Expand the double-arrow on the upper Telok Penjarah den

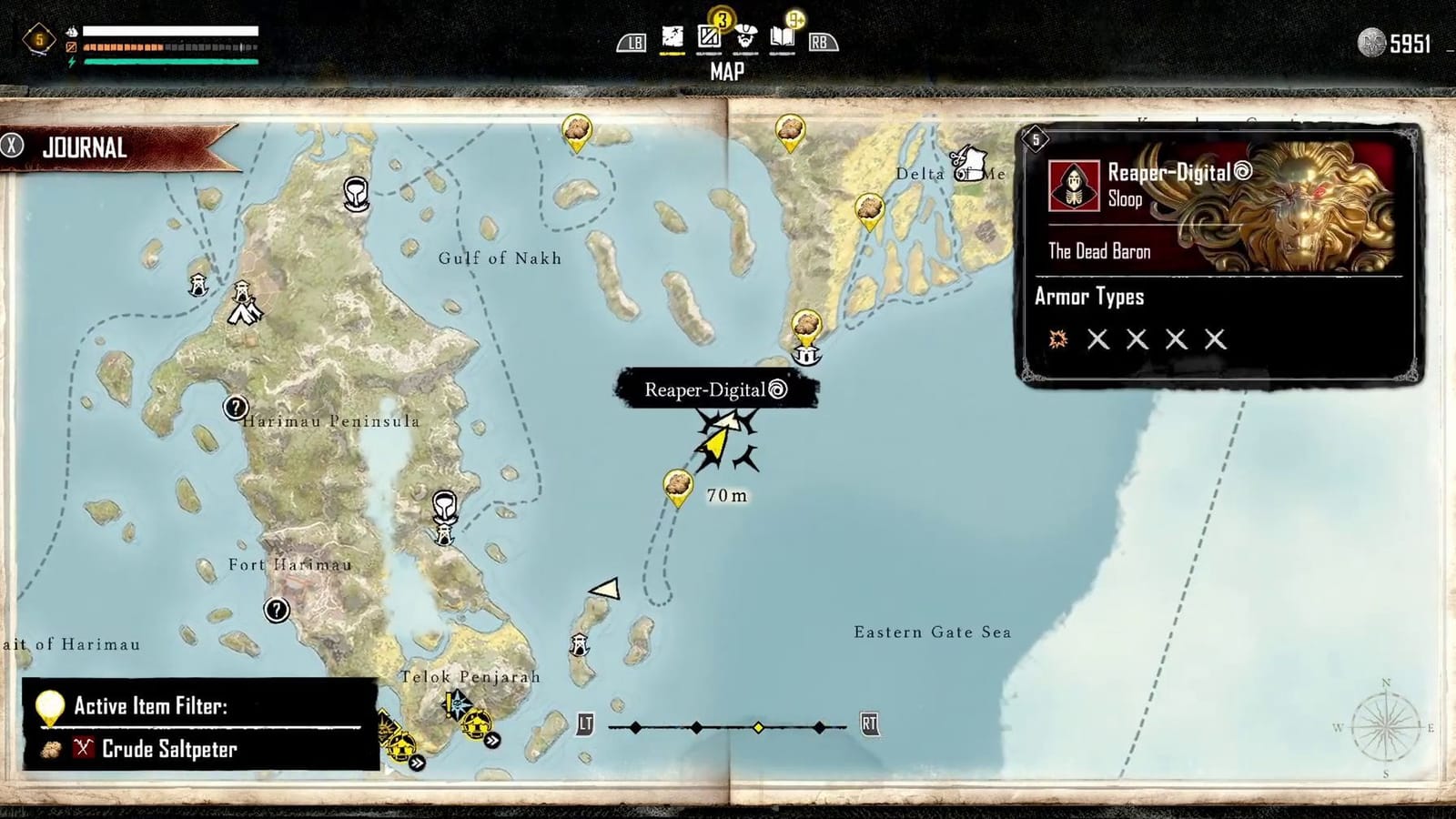pos(492,741)
